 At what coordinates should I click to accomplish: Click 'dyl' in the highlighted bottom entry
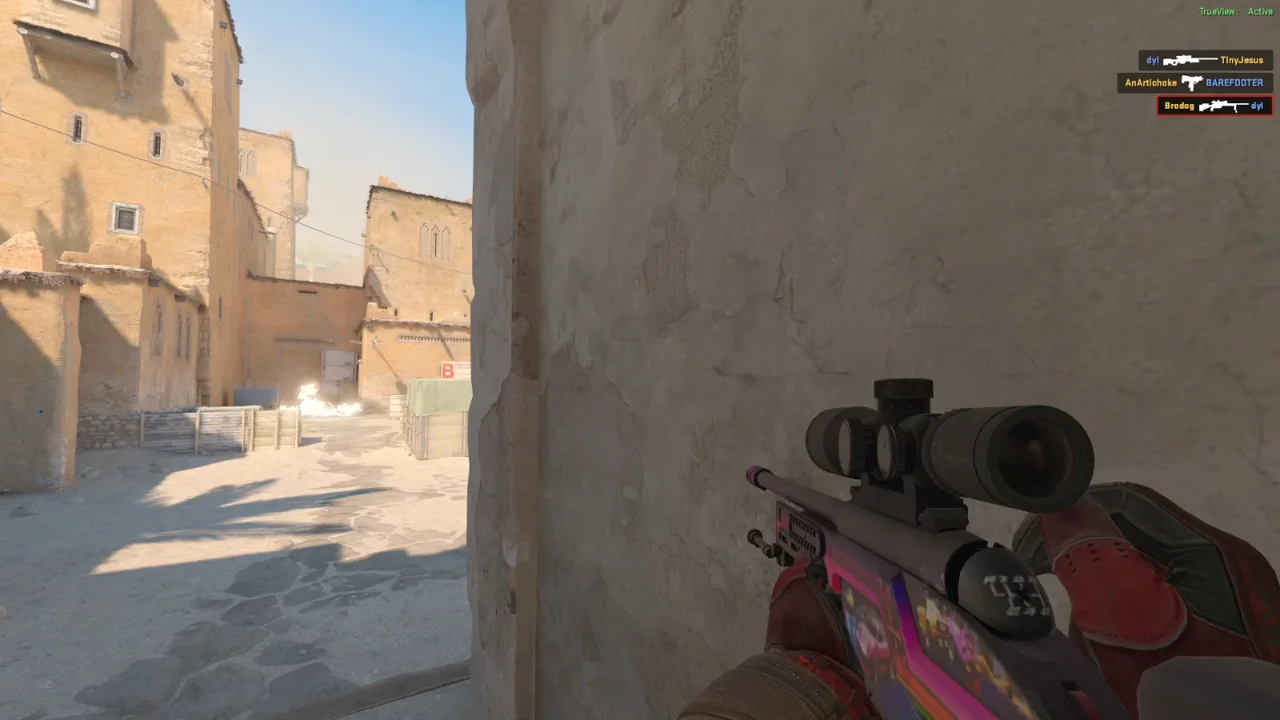tap(1257, 105)
